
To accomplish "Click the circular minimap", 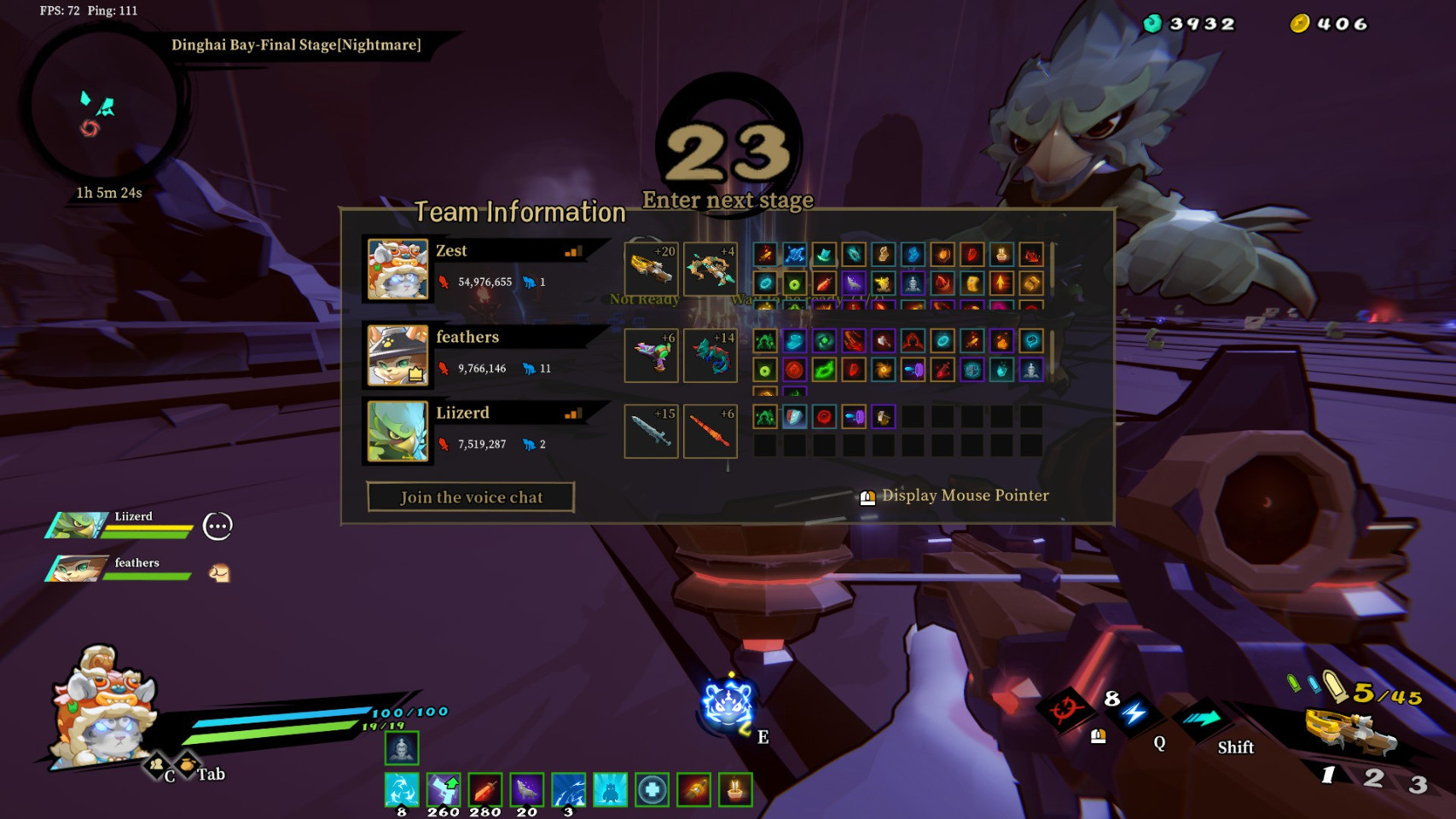I will click(x=103, y=108).
